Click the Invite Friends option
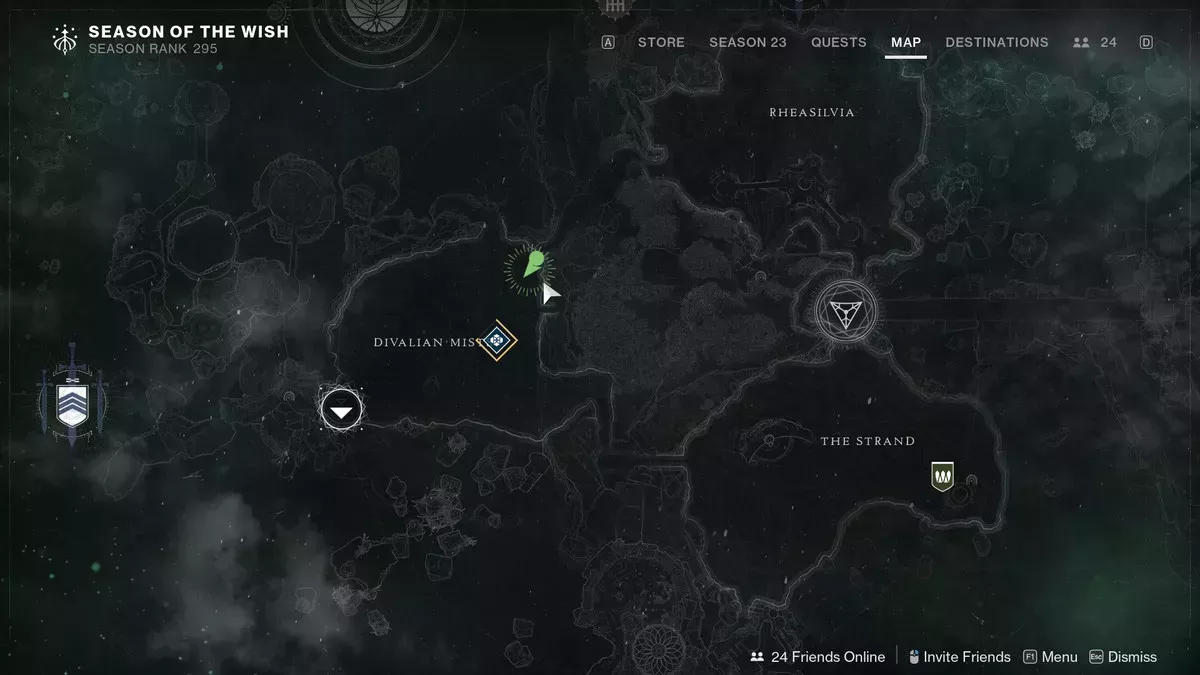 (958, 657)
